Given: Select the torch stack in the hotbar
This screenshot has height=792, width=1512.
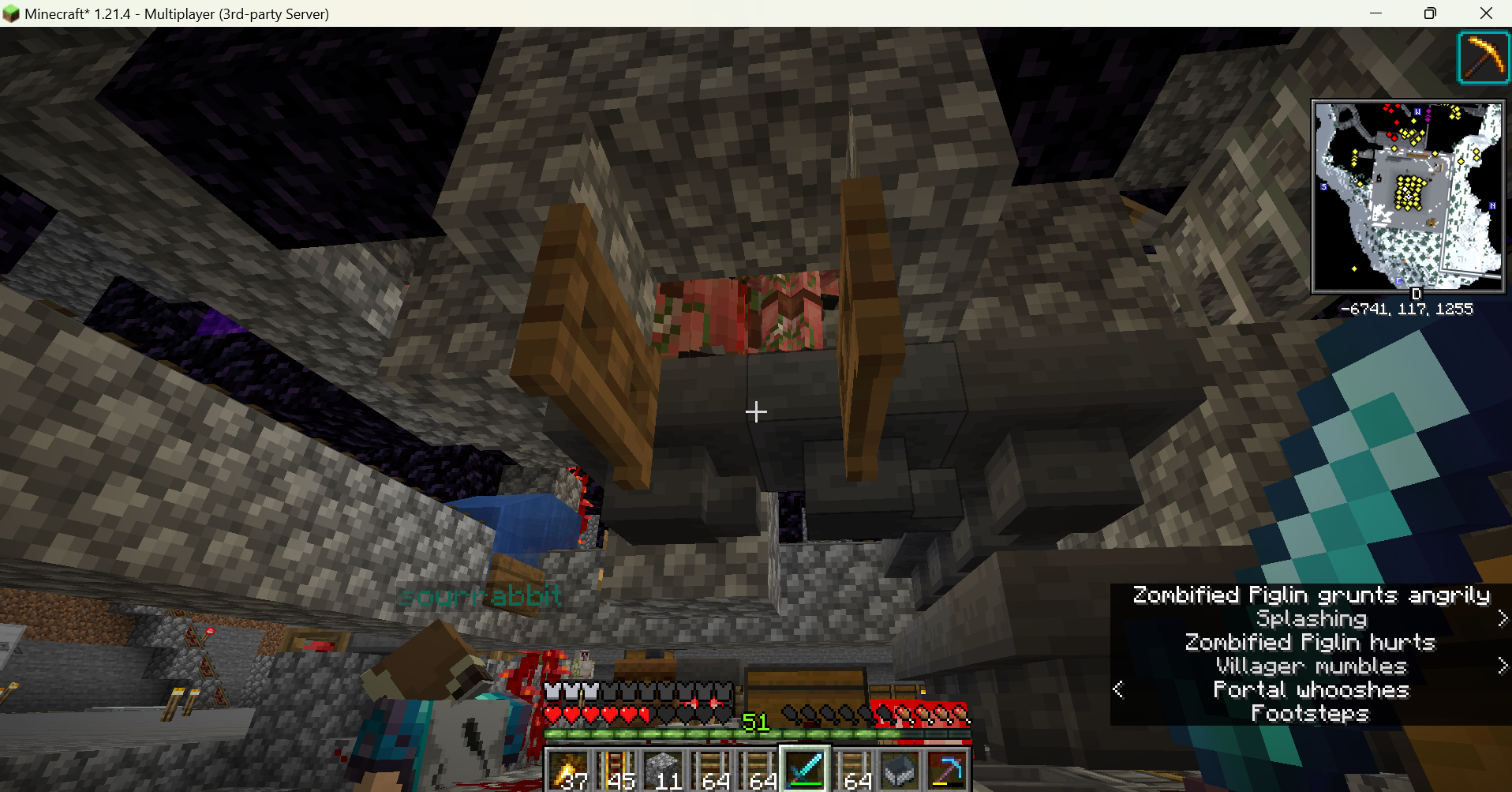Looking at the screenshot, I should pyautogui.click(x=568, y=770).
